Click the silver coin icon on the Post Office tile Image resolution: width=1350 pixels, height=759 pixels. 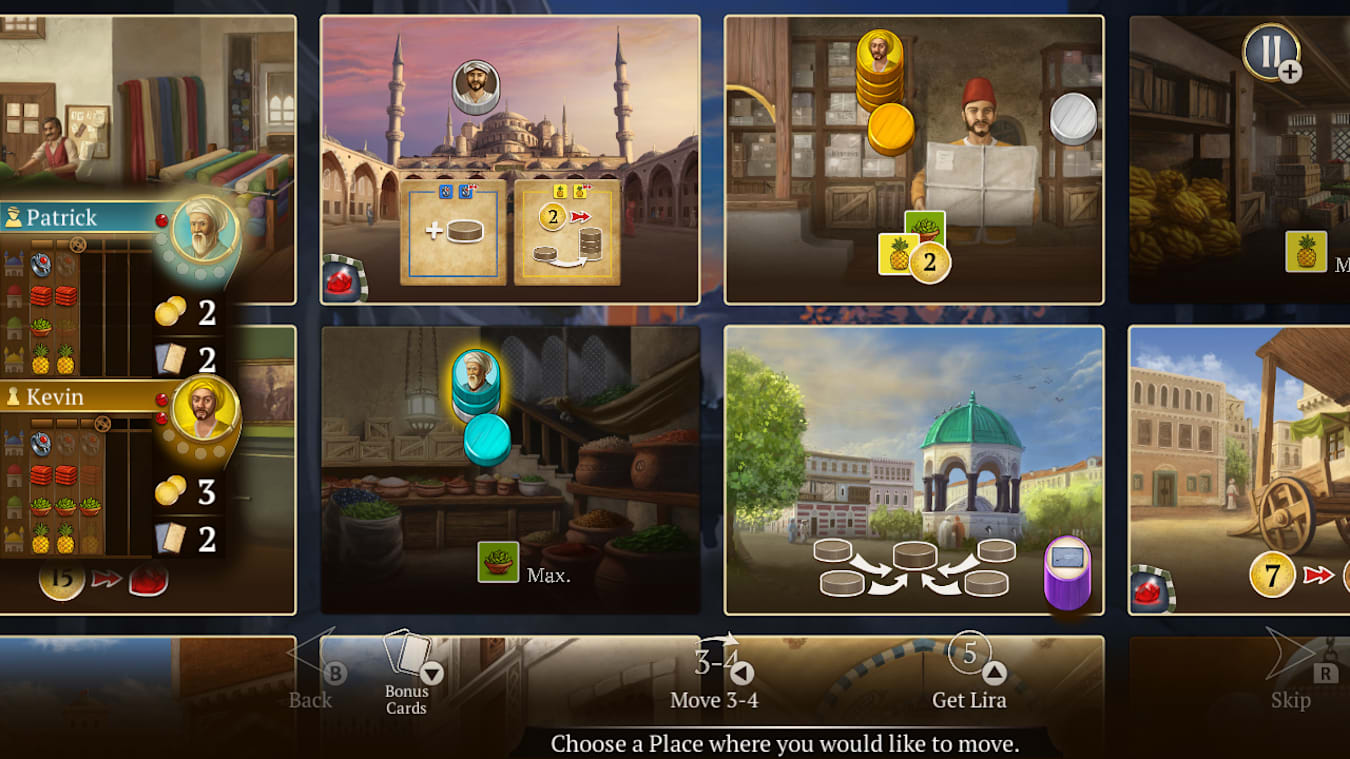click(1072, 117)
